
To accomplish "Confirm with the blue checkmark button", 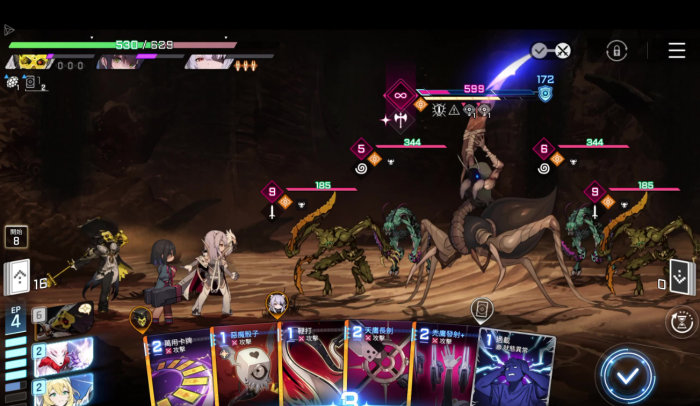I will tap(627, 376).
